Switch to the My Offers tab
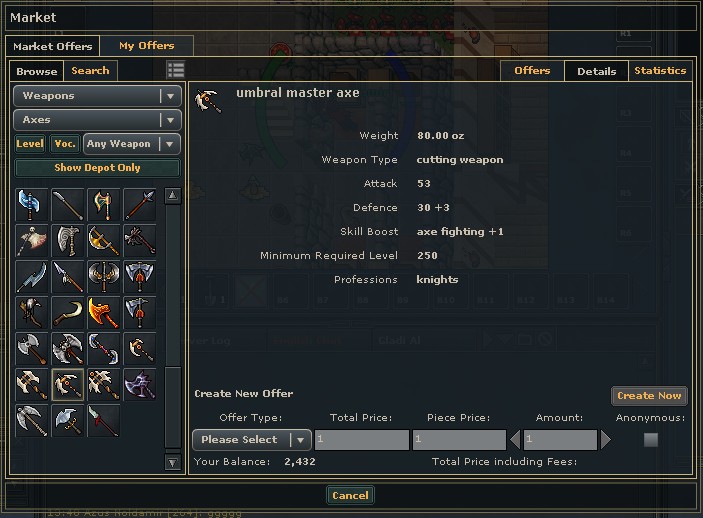The width and height of the screenshot is (703, 518). [146, 46]
